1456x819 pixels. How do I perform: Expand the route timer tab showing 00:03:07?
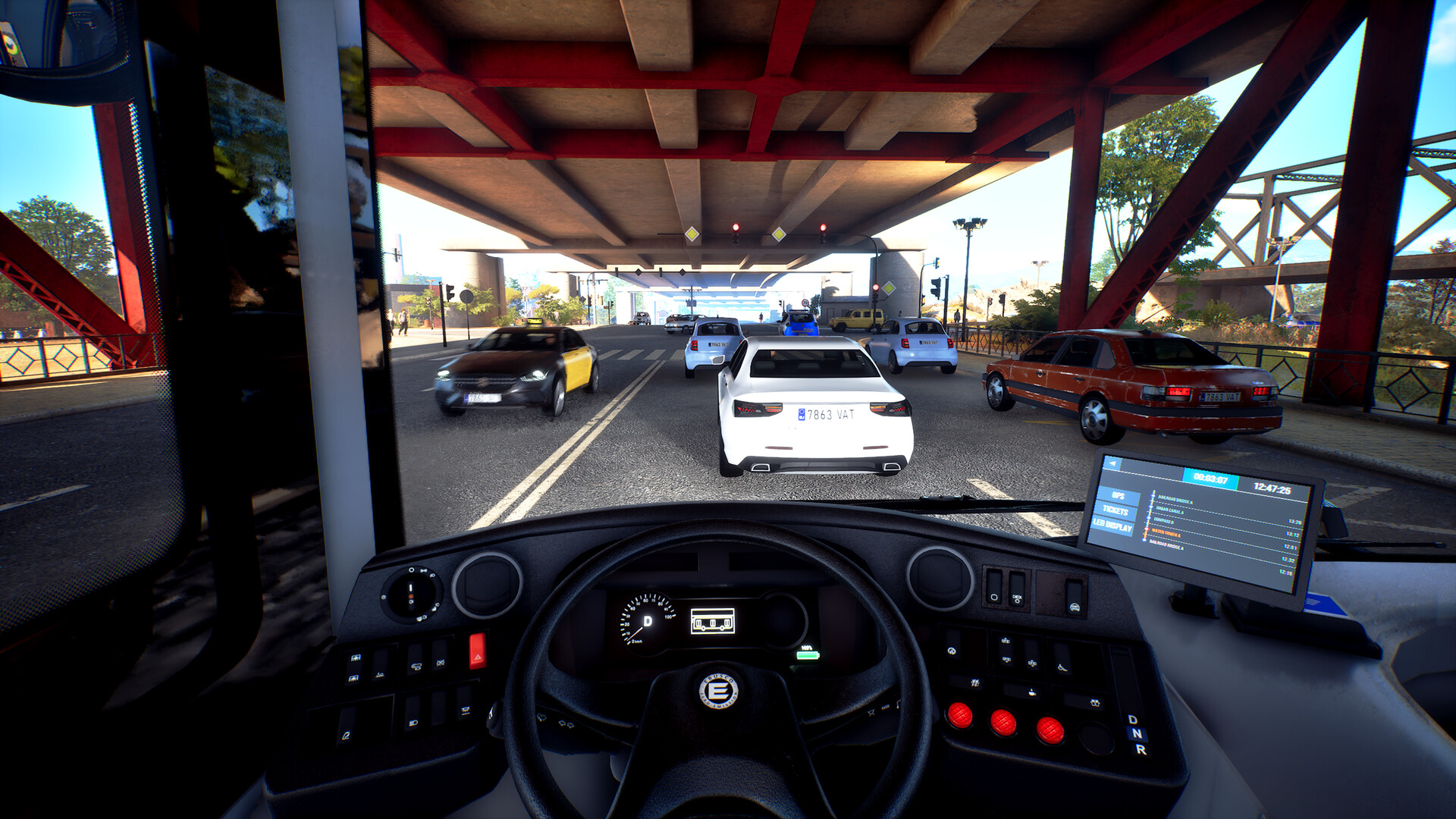pos(1210,478)
